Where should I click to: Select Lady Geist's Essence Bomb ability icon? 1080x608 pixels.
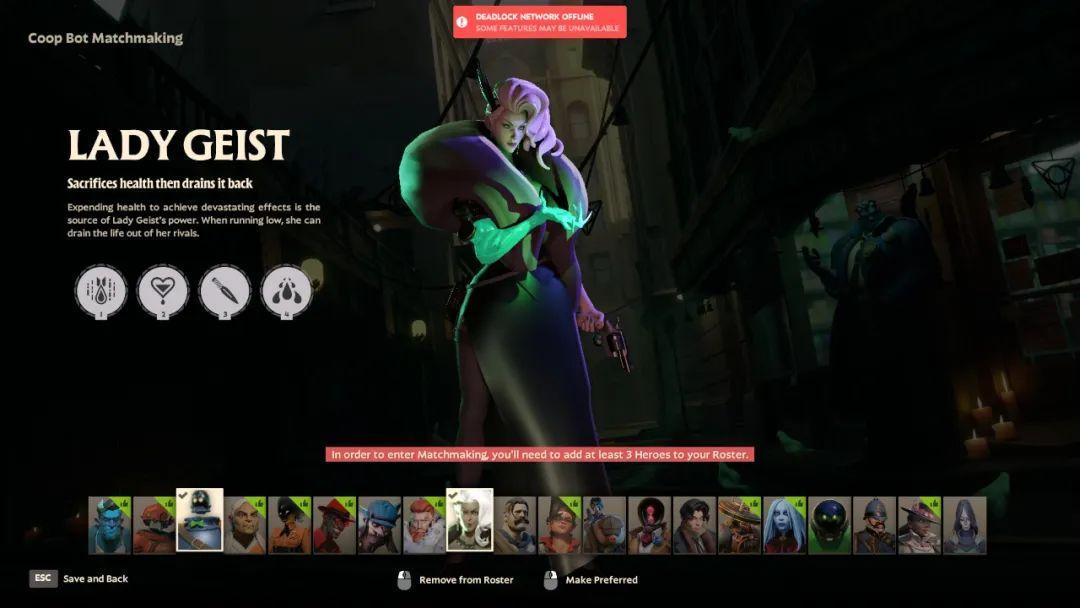point(101,291)
